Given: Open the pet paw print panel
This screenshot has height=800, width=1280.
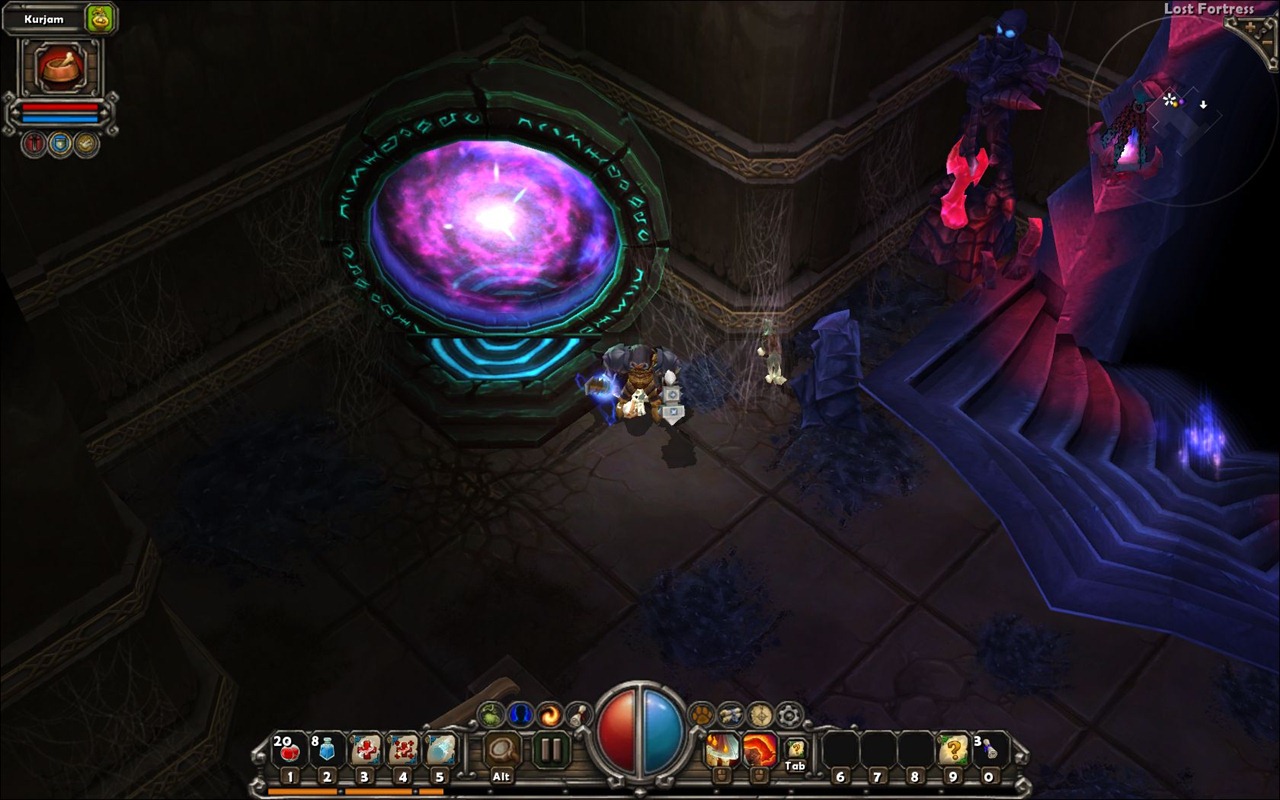Looking at the screenshot, I should click(702, 715).
